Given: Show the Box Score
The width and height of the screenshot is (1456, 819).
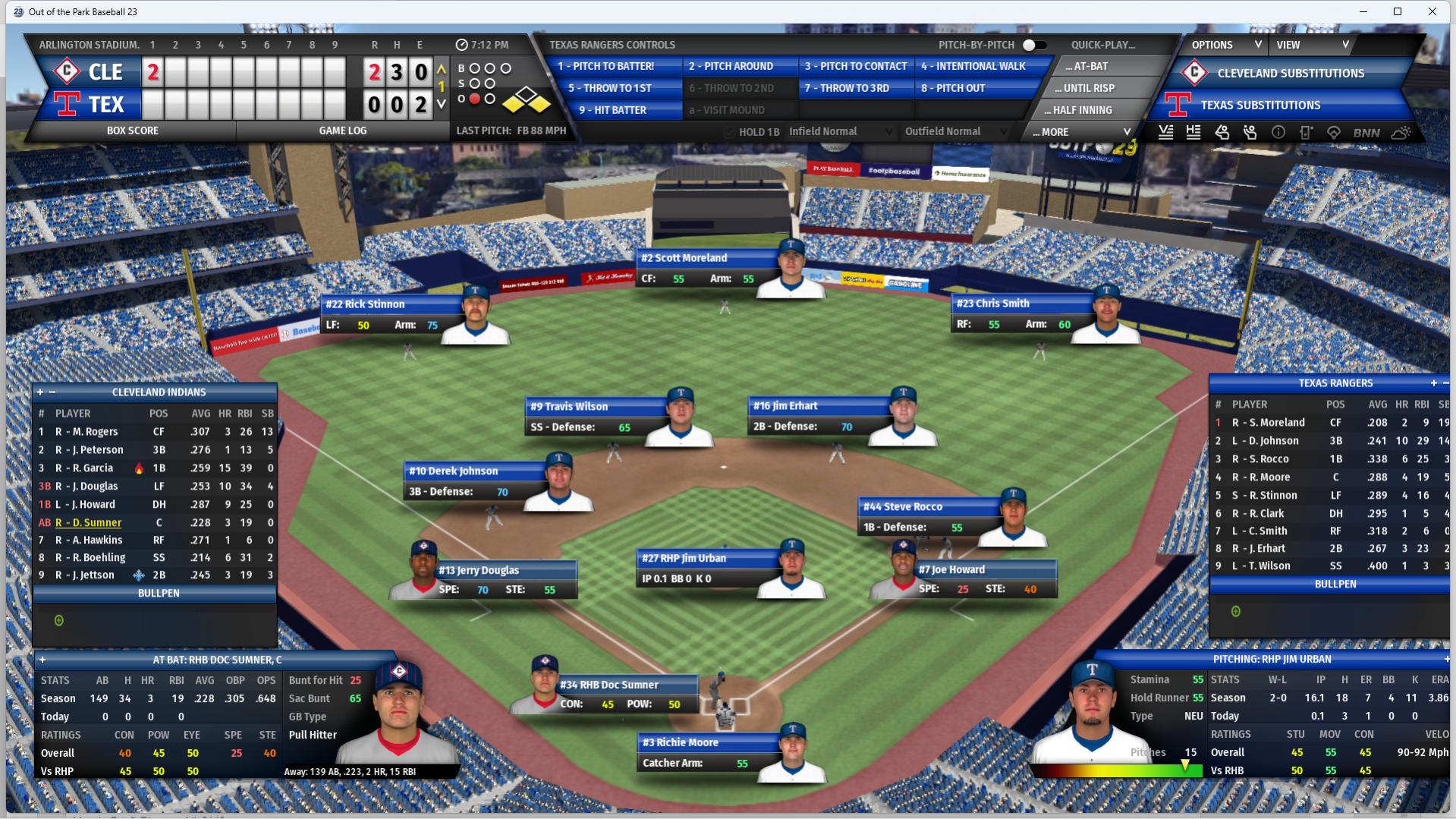Looking at the screenshot, I should pyautogui.click(x=133, y=131).
